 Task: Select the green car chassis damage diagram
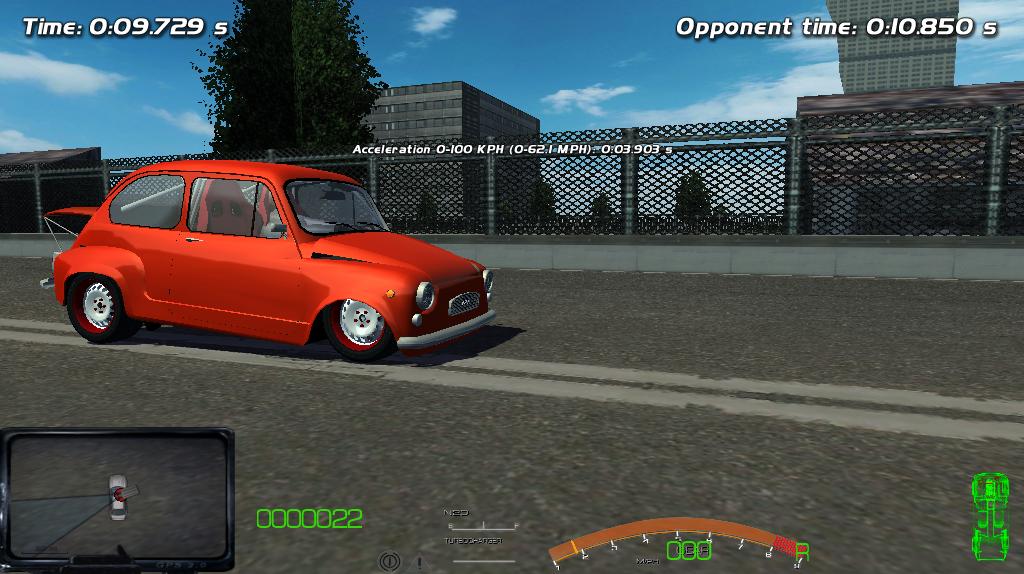[990, 517]
